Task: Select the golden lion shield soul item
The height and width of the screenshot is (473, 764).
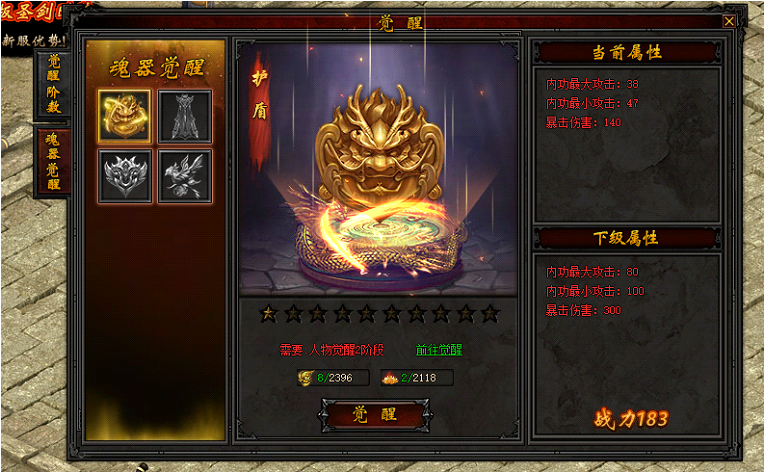Action: 125,116
